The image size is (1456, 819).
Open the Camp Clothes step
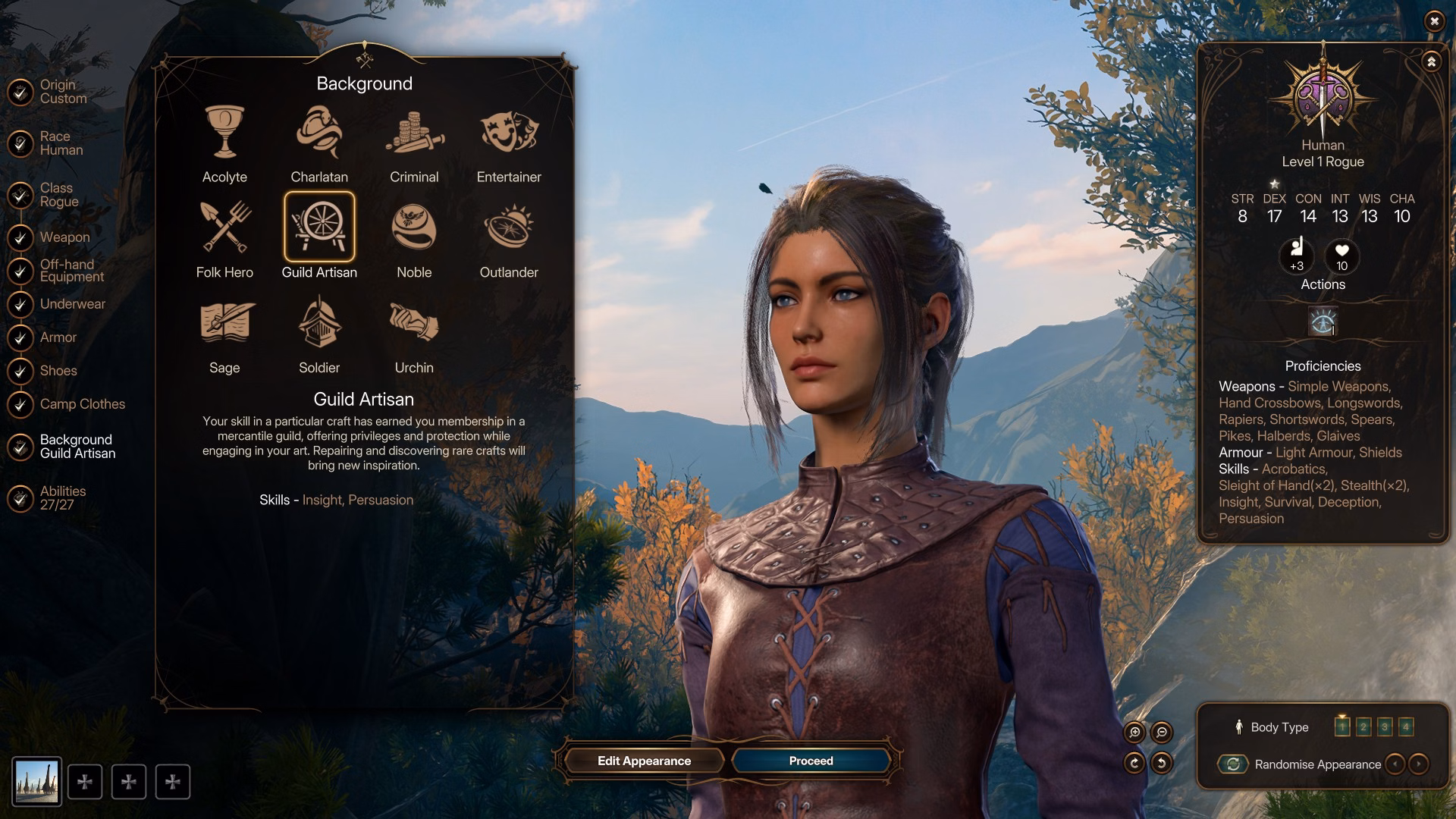pos(82,404)
